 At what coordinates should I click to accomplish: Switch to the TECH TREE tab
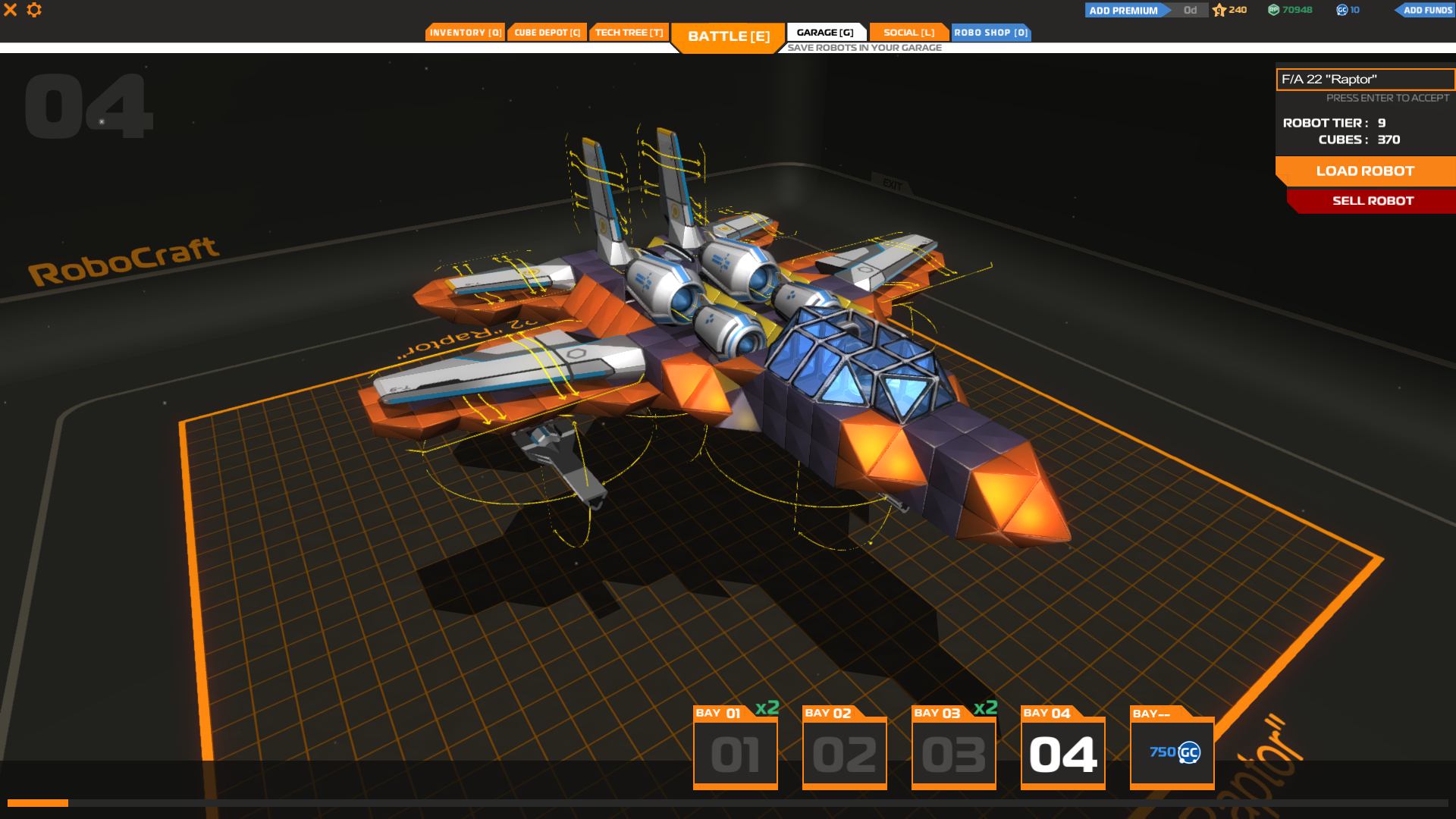pyautogui.click(x=628, y=32)
